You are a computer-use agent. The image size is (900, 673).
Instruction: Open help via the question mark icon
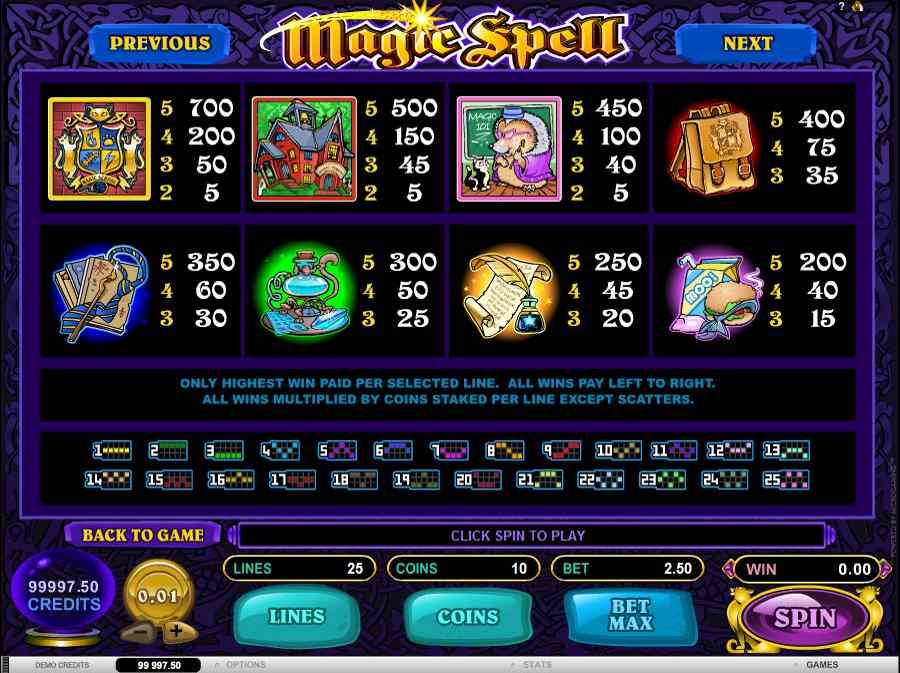click(x=843, y=7)
